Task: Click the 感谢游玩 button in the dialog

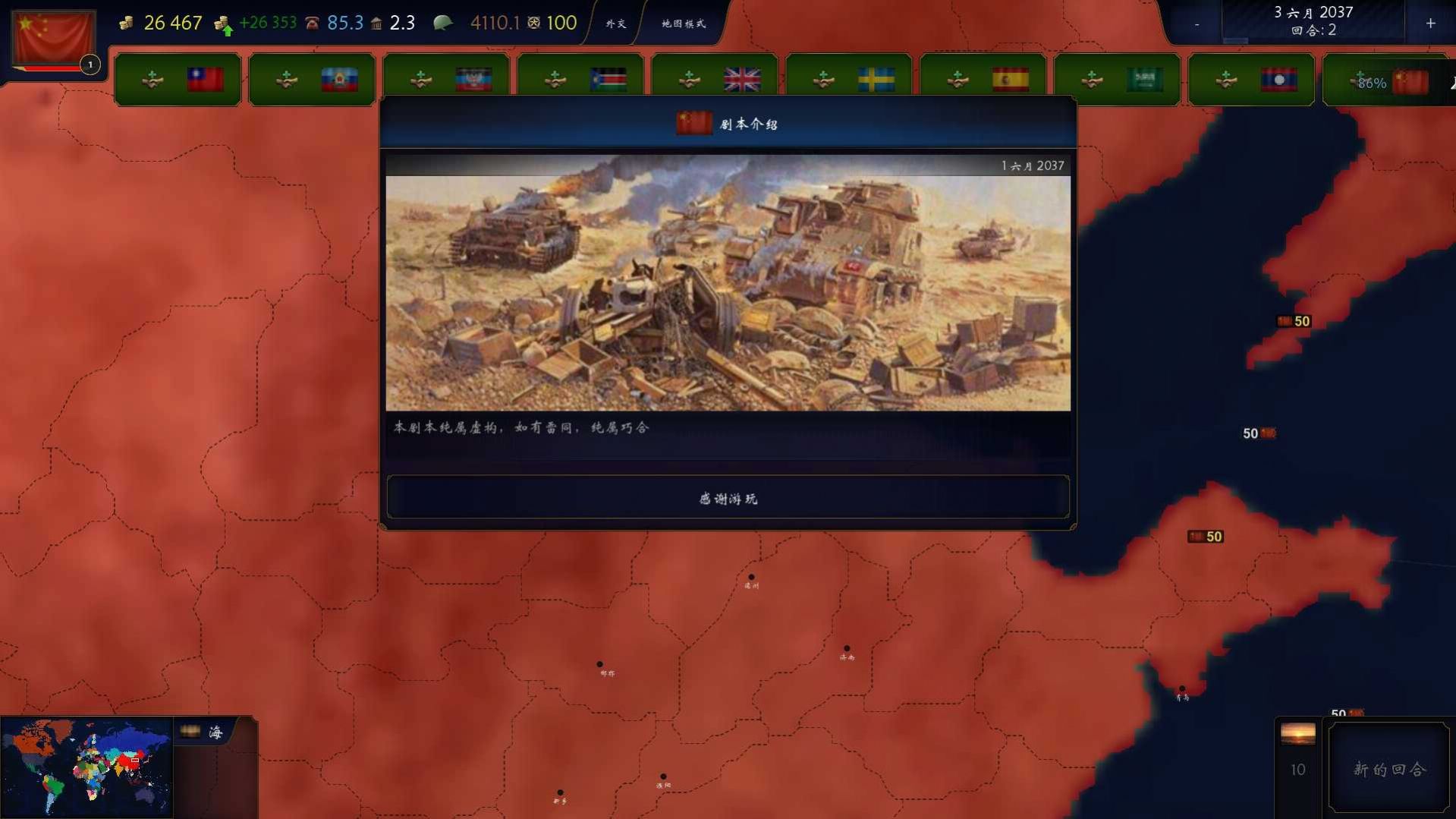Action: coord(727,498)
